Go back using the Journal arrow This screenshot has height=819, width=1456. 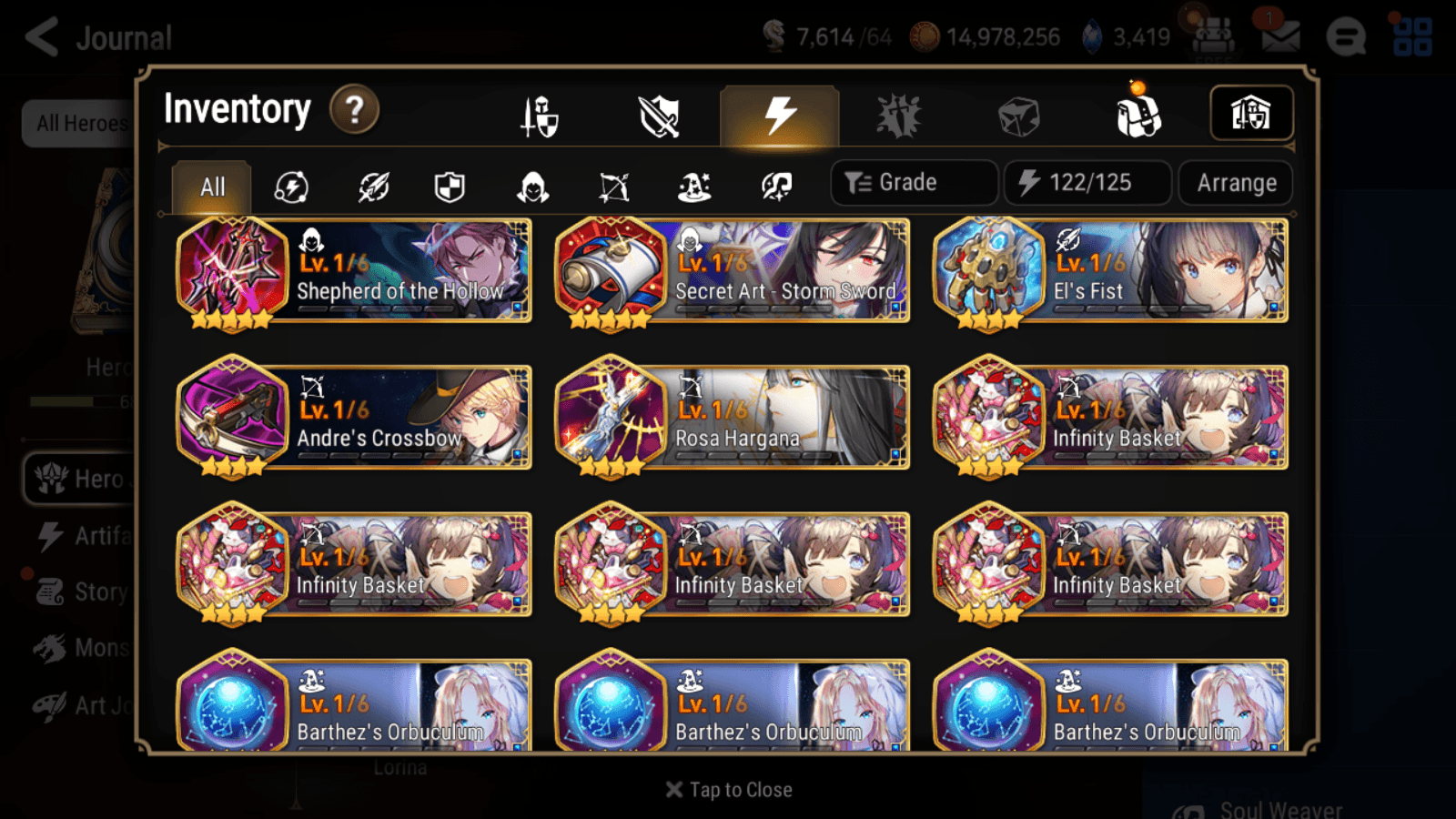point(41,36)
